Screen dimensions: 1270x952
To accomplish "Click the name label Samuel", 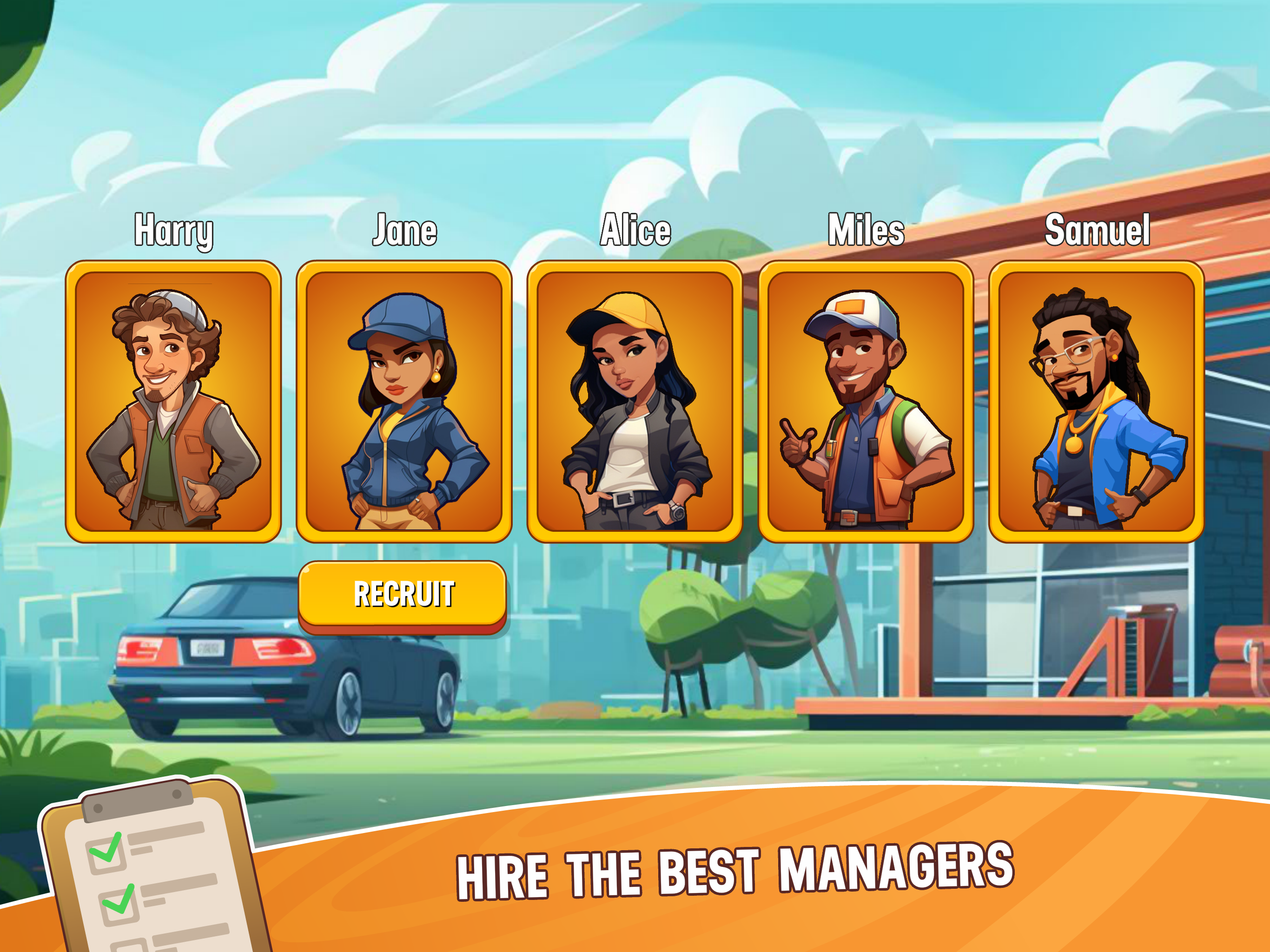I will tap(1097, 230).
